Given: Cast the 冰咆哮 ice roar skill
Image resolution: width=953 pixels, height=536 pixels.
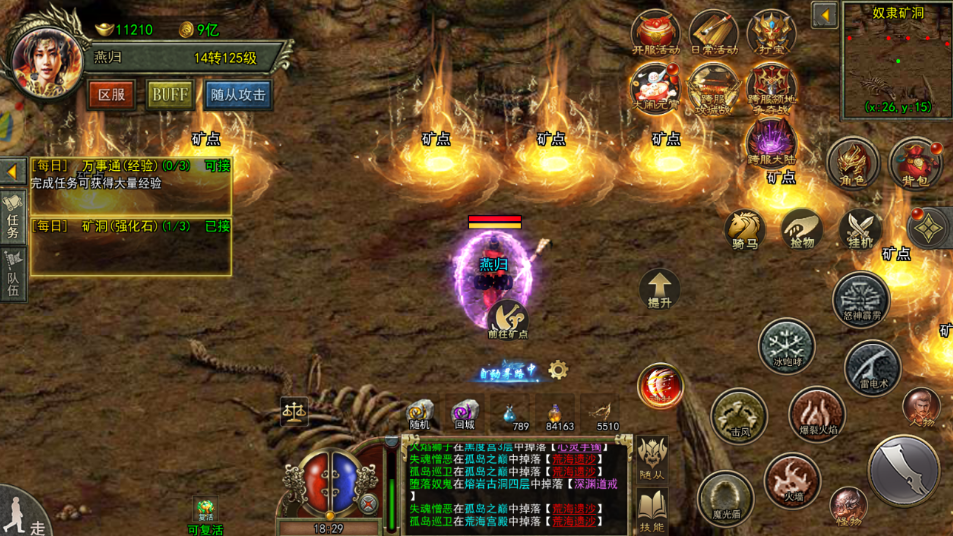Looking at the screenshot, I should [786, 347].
